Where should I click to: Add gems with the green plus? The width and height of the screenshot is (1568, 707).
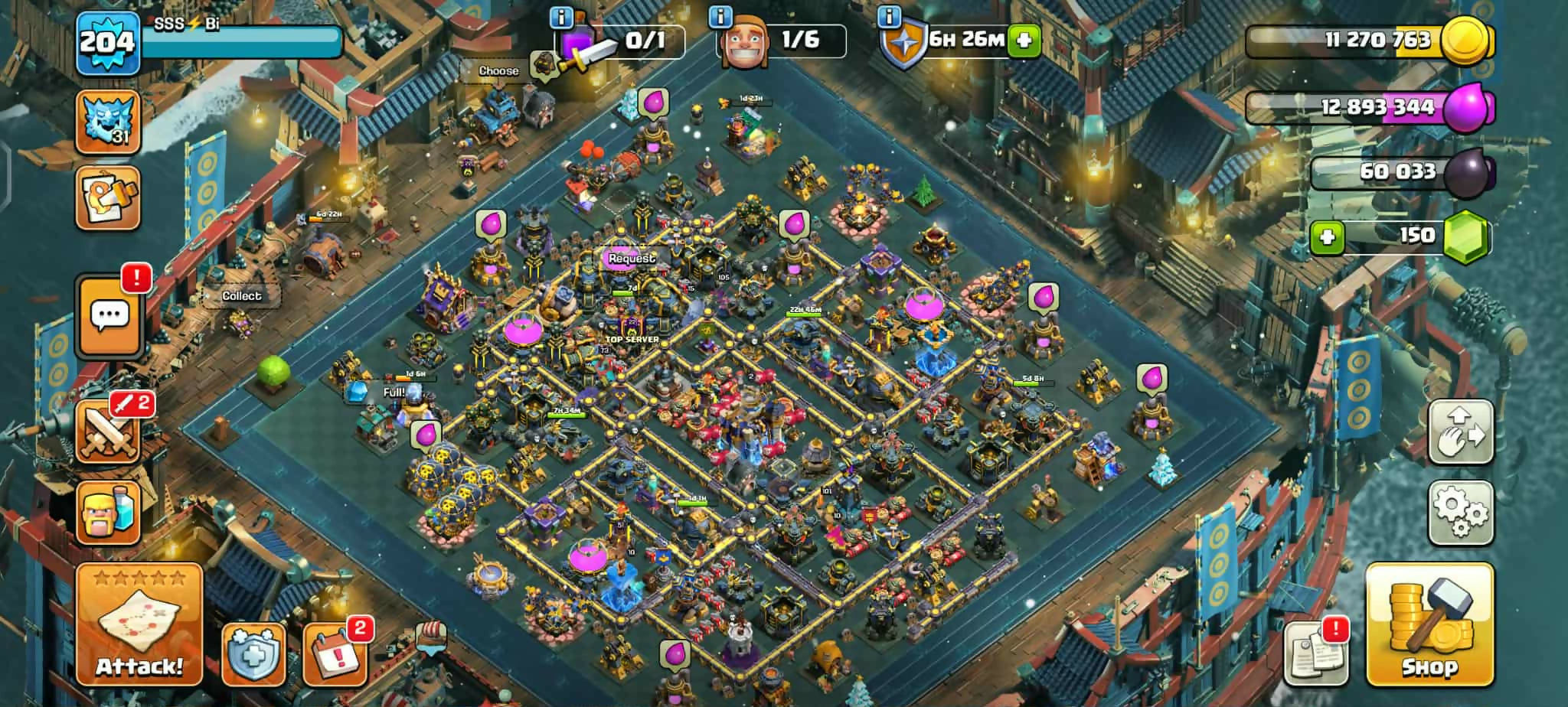click(x=1328, y=236)
